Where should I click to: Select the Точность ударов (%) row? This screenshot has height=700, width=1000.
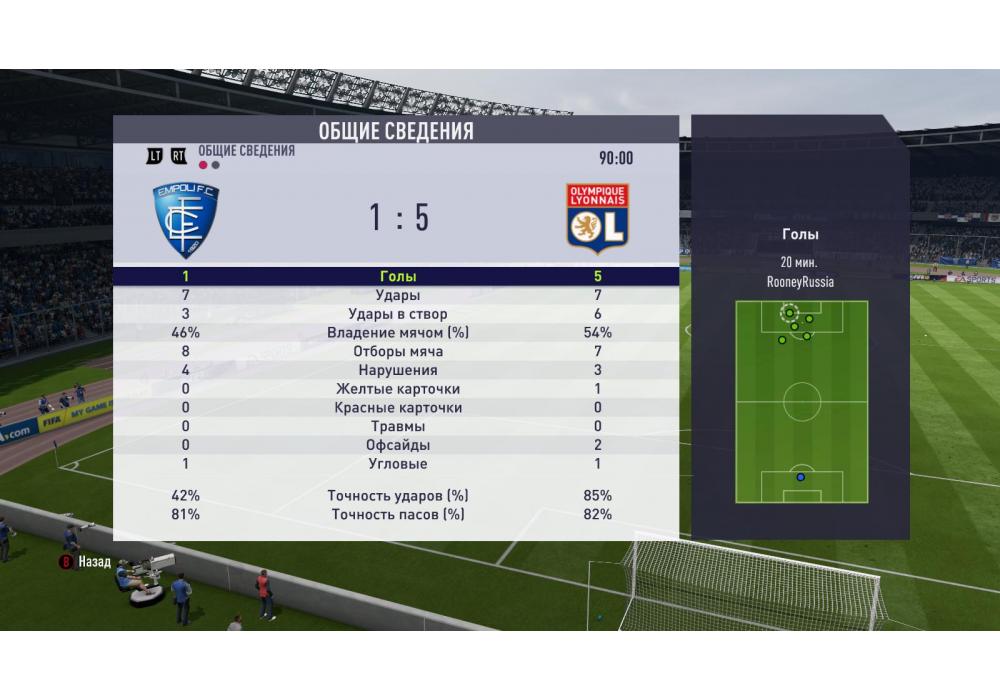click(x=396, y=496)
